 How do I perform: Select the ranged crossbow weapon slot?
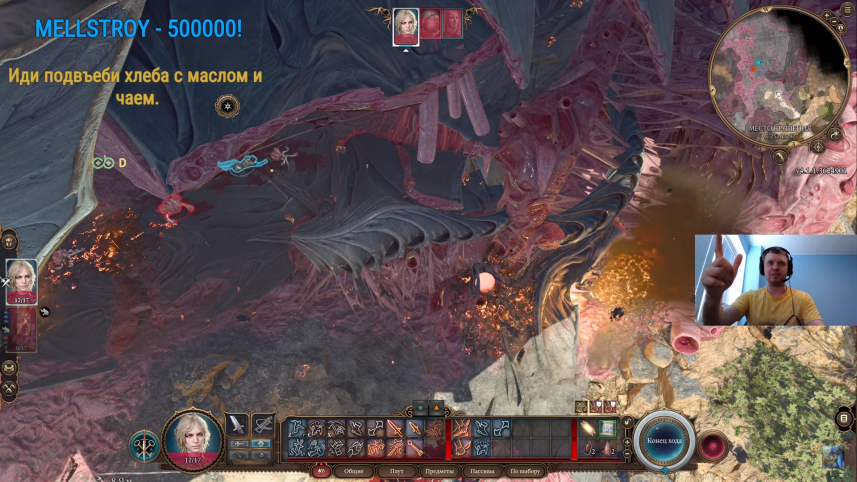pos(262,425)
